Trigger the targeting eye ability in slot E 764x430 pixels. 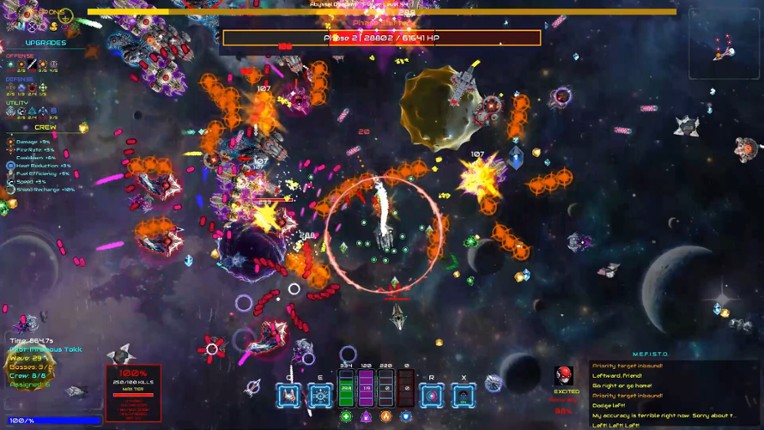320,395
